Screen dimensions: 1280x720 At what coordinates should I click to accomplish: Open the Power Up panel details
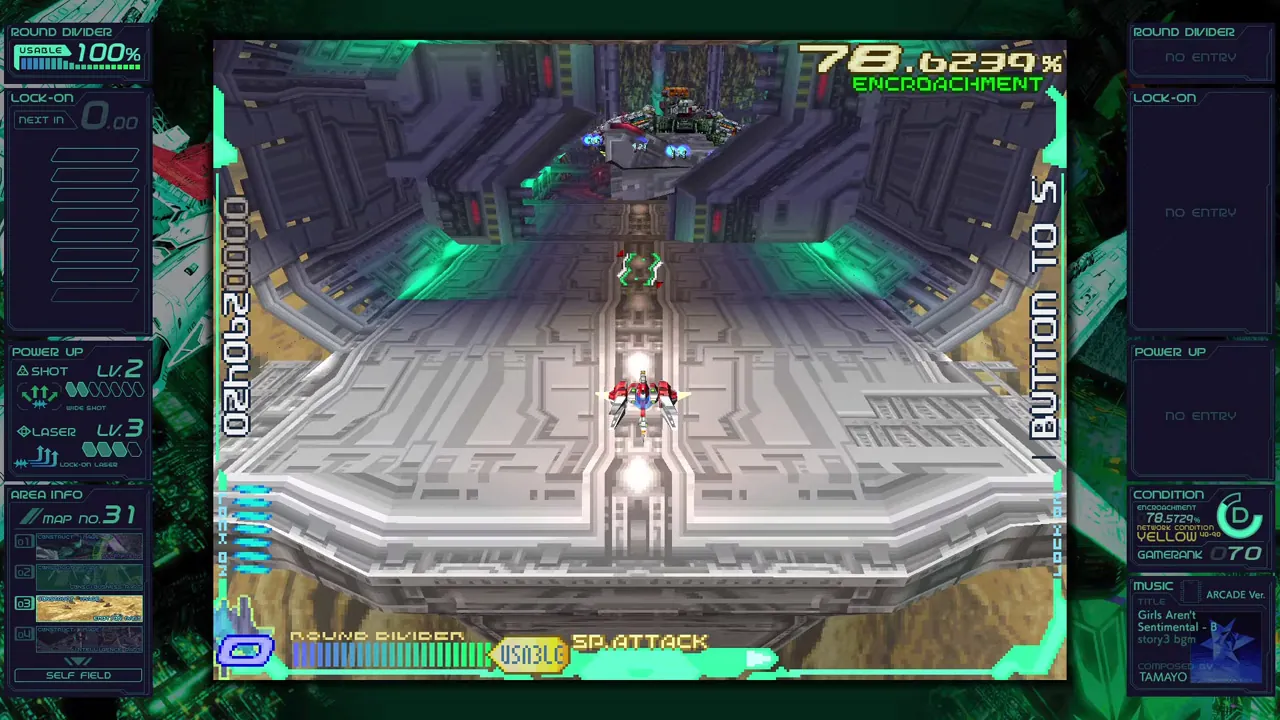click(48, 352)
